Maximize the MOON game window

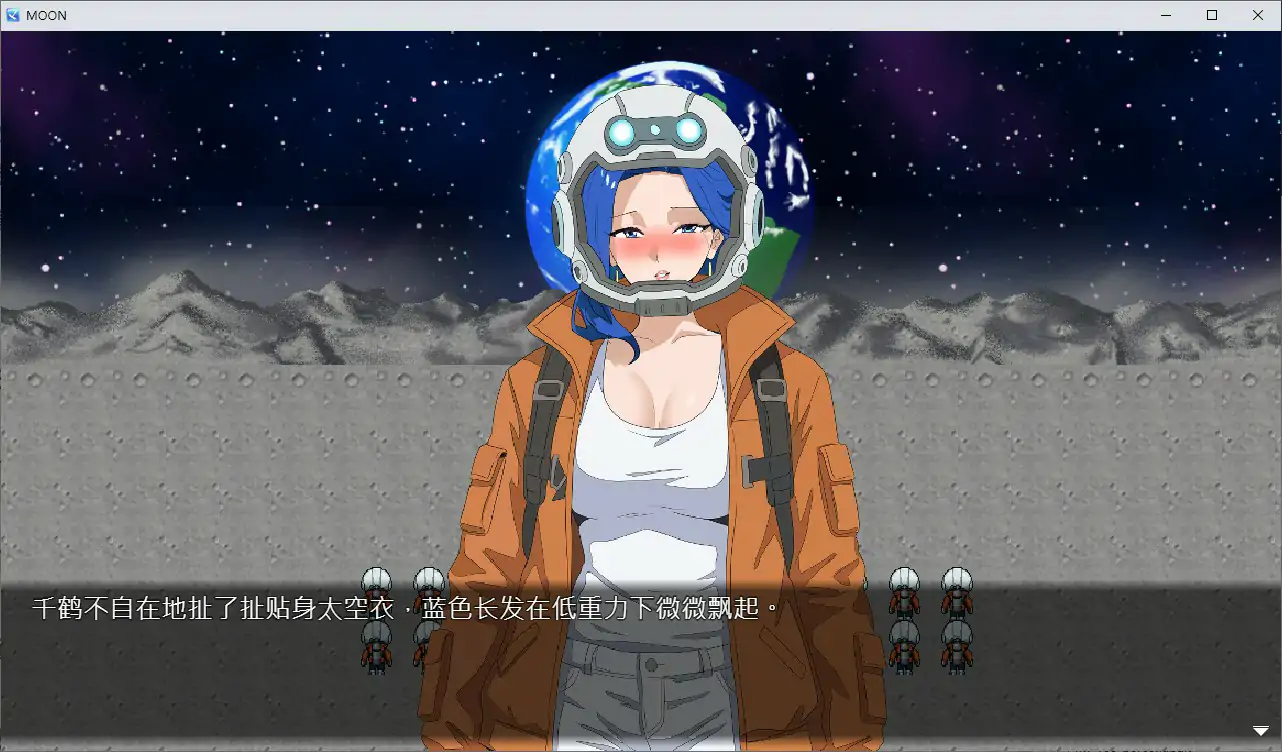(x=1212, y=15)
